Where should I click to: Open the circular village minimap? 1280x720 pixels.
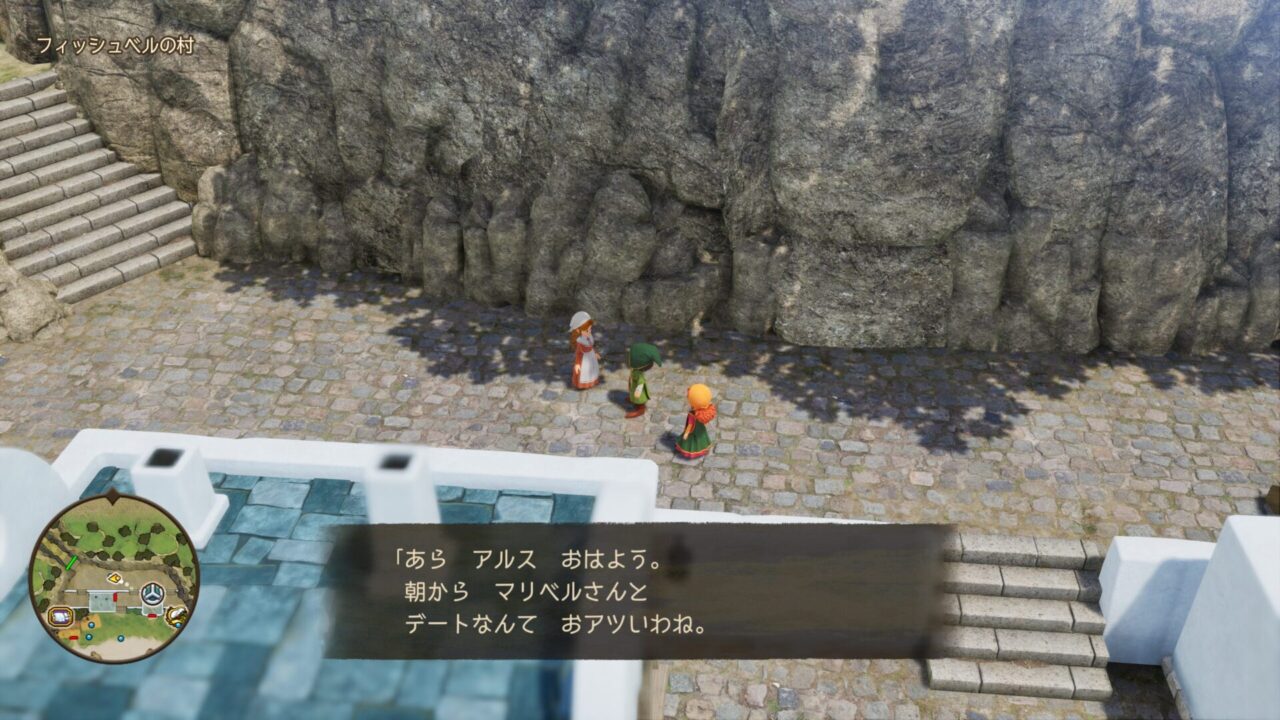113,578
